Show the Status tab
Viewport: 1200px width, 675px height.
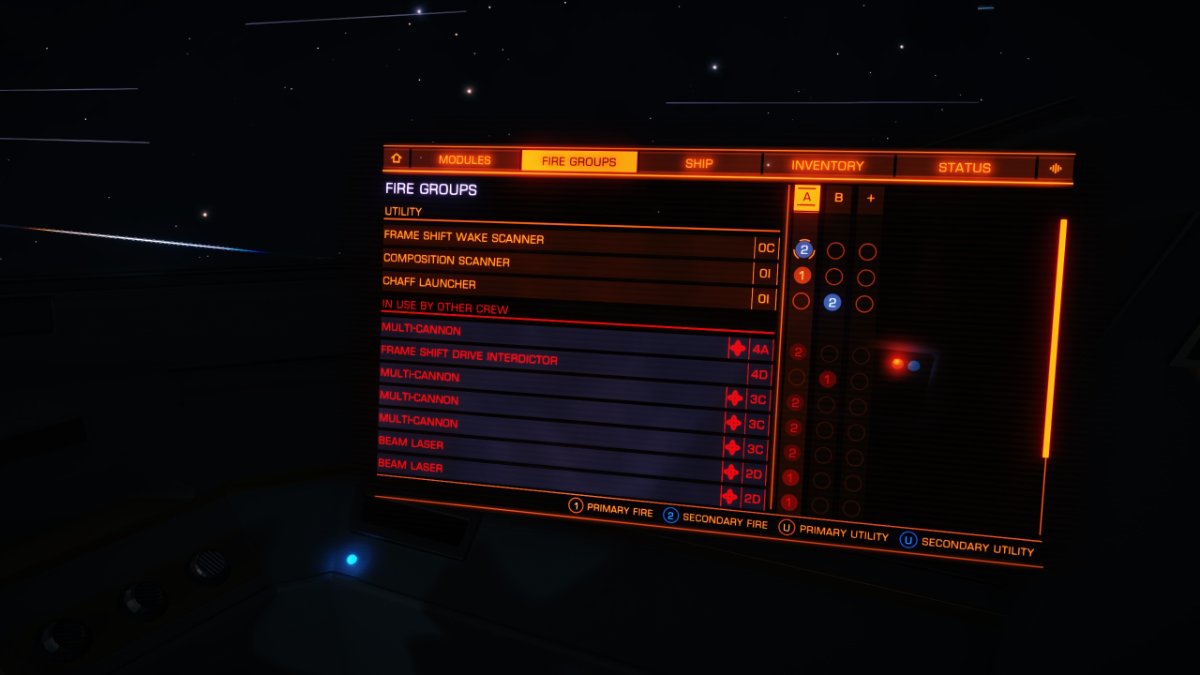tap(964, 168)
